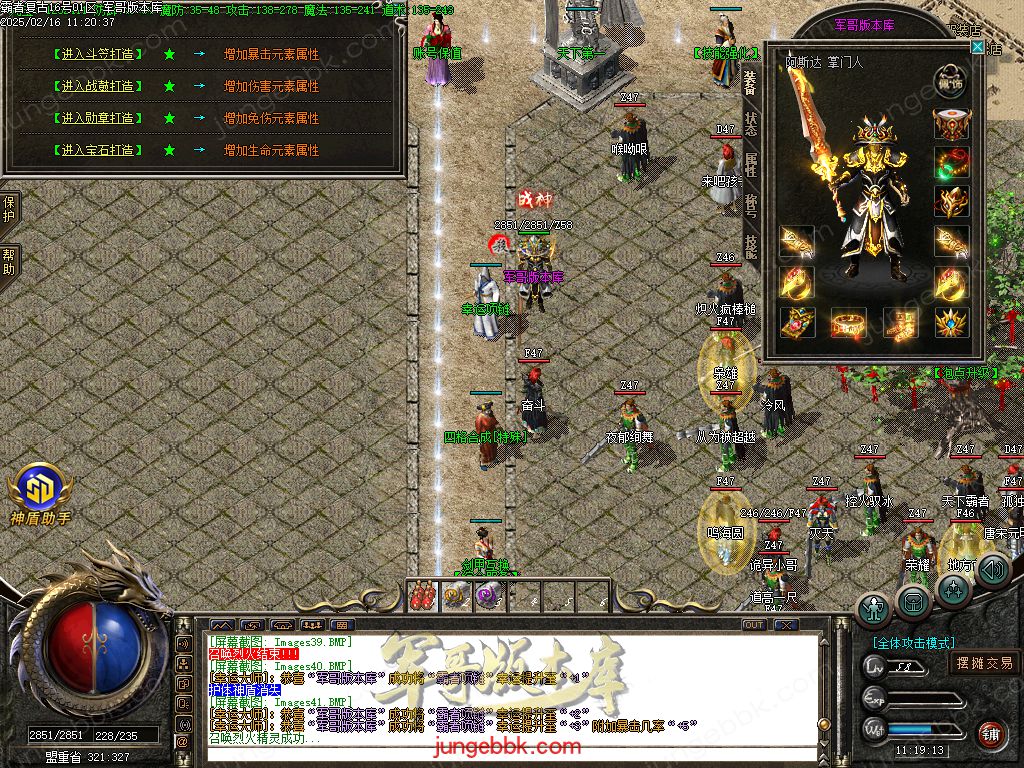1024x768 pixels.
Task: Open the 帮助 help side tab
Action: pos(9,262)
